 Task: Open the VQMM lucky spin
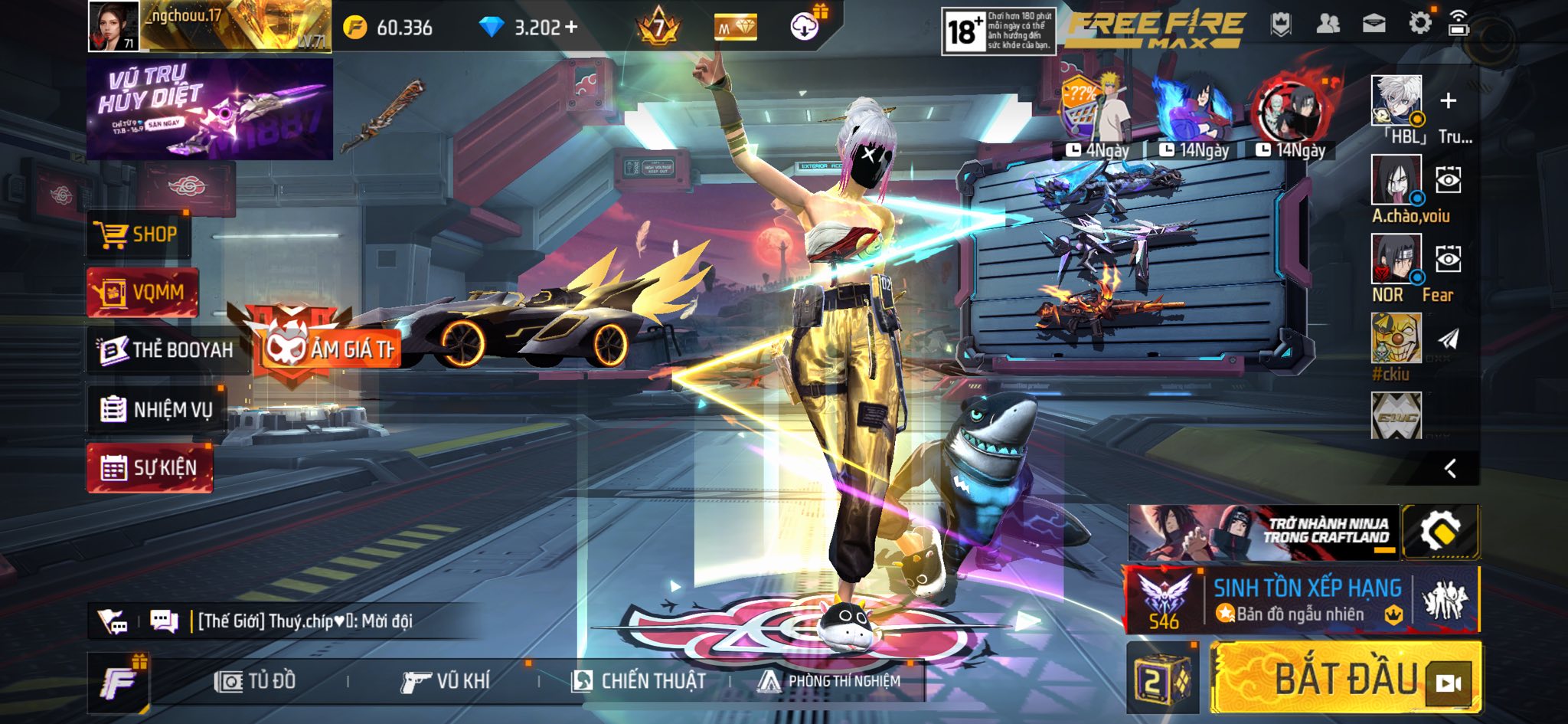pos(142,293)
